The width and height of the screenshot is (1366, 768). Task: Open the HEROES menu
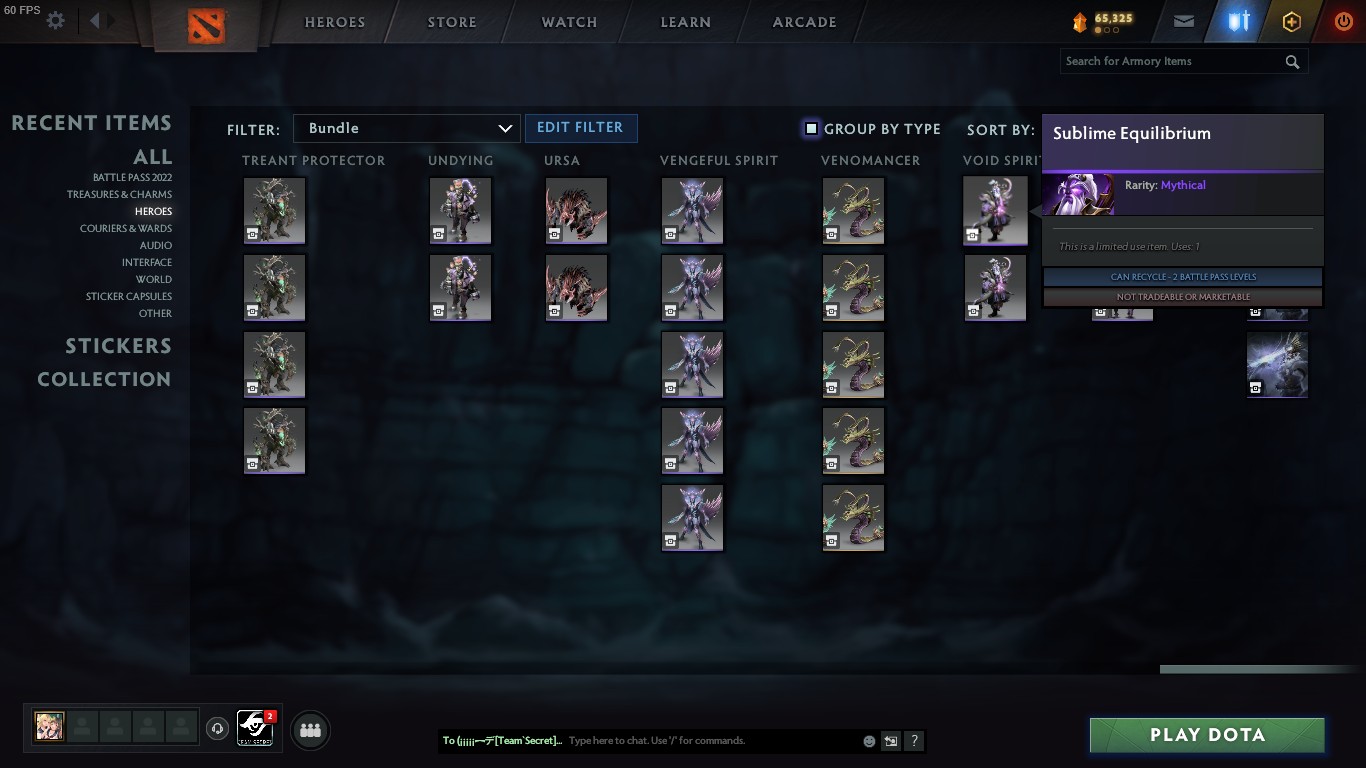pos(334,21)
